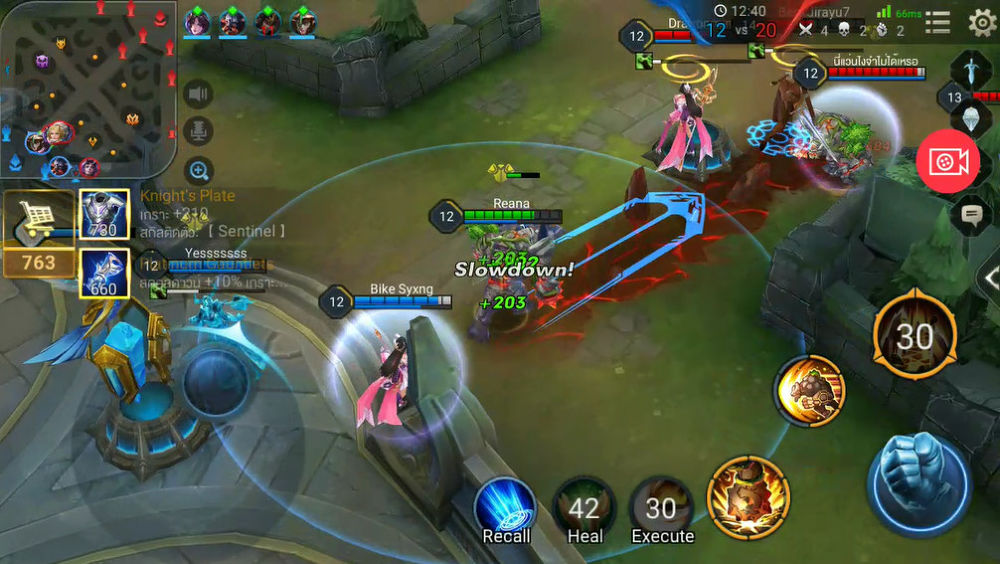Buy the recommended Knight's Plate for 730
Screen dimensions: 1000x564
pos(104,214)
